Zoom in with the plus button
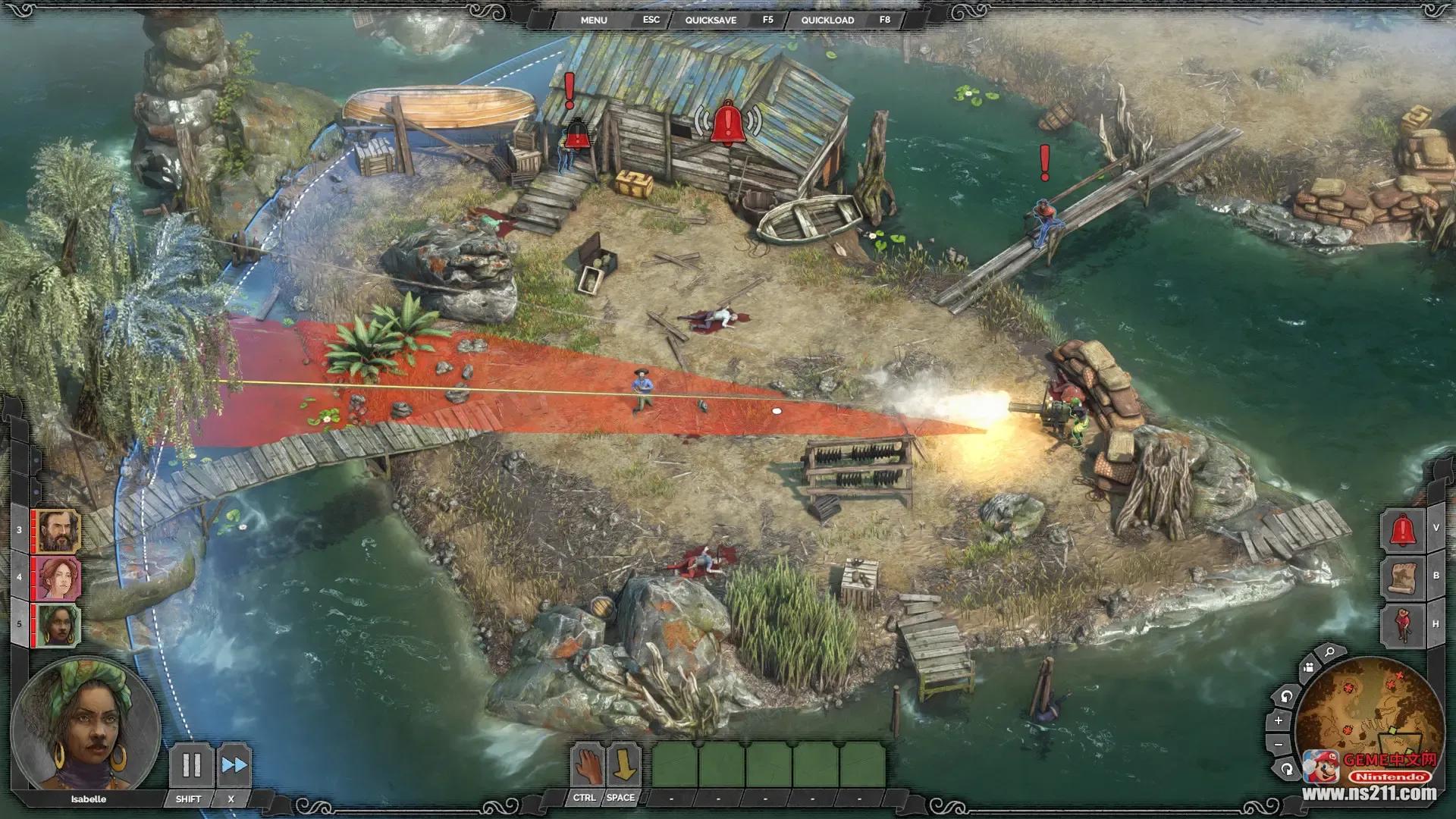This screenshot has height=819, width=1456. [1279, 720]
